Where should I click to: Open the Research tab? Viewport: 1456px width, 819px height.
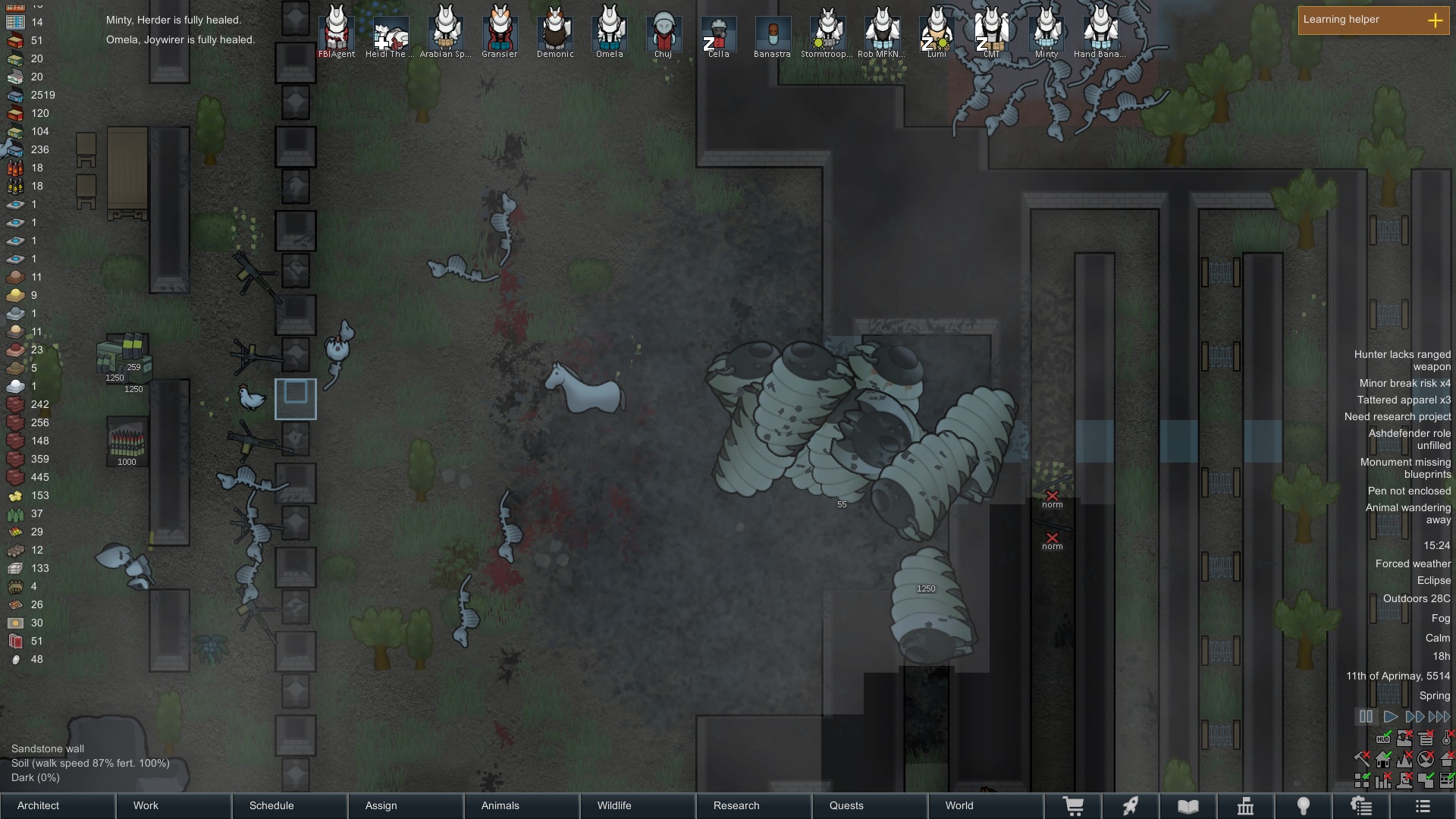[x=754, y=805]
